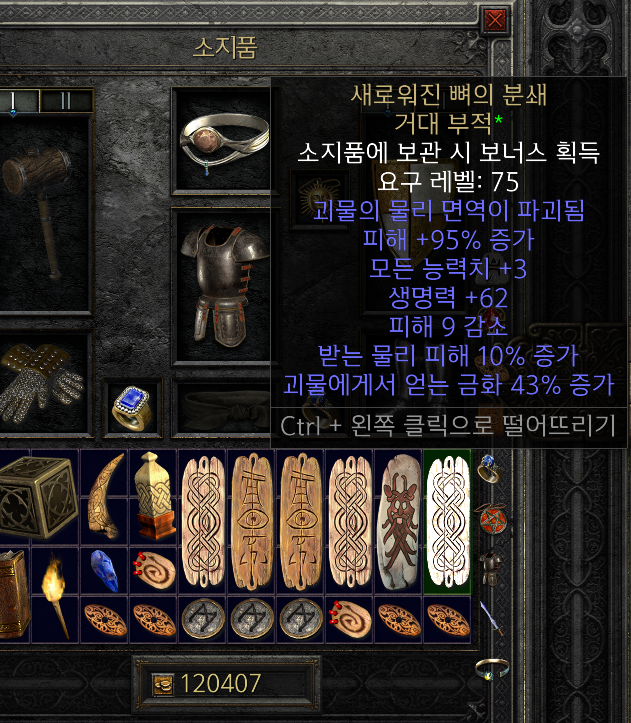This screenshot has width=631, height=723.
Task: Pick up the blue gem ring
Action: click(x=130, y=407)
